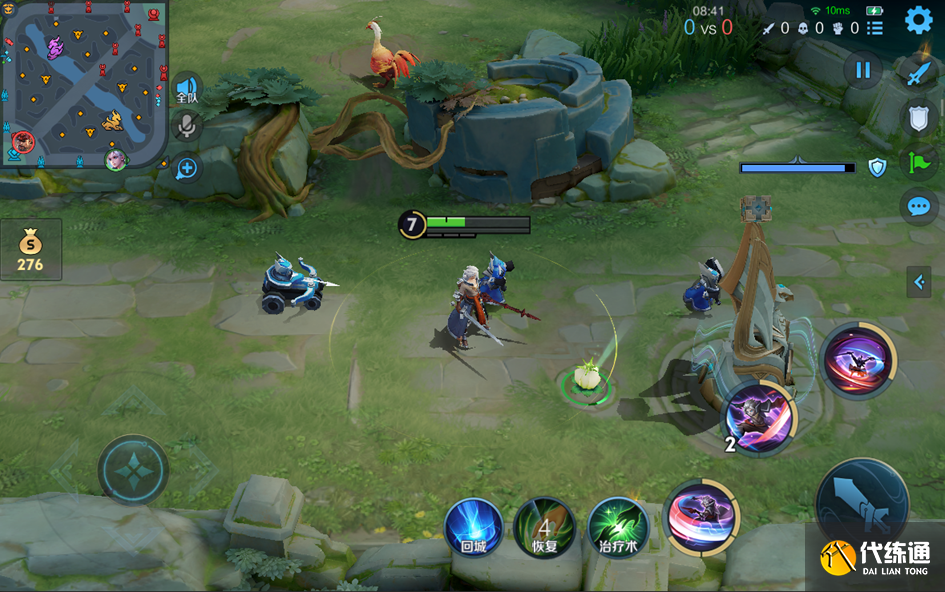This screenshot has width=945, height=592.
Task: Open the shop via gold bag
Action: 30,249
